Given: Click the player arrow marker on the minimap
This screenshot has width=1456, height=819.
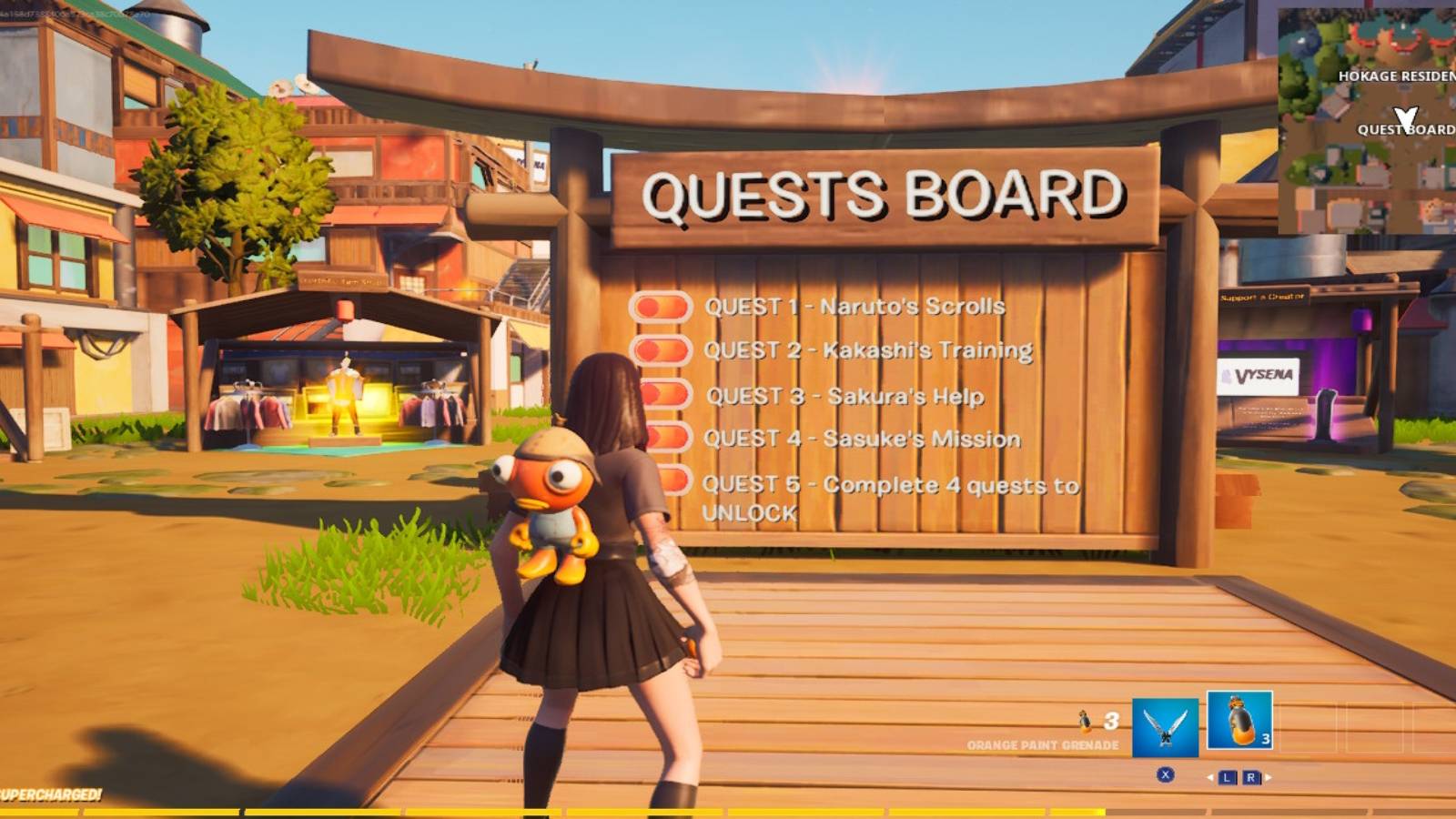Looking at the screenshot, I should click(x=1404, y=116).
